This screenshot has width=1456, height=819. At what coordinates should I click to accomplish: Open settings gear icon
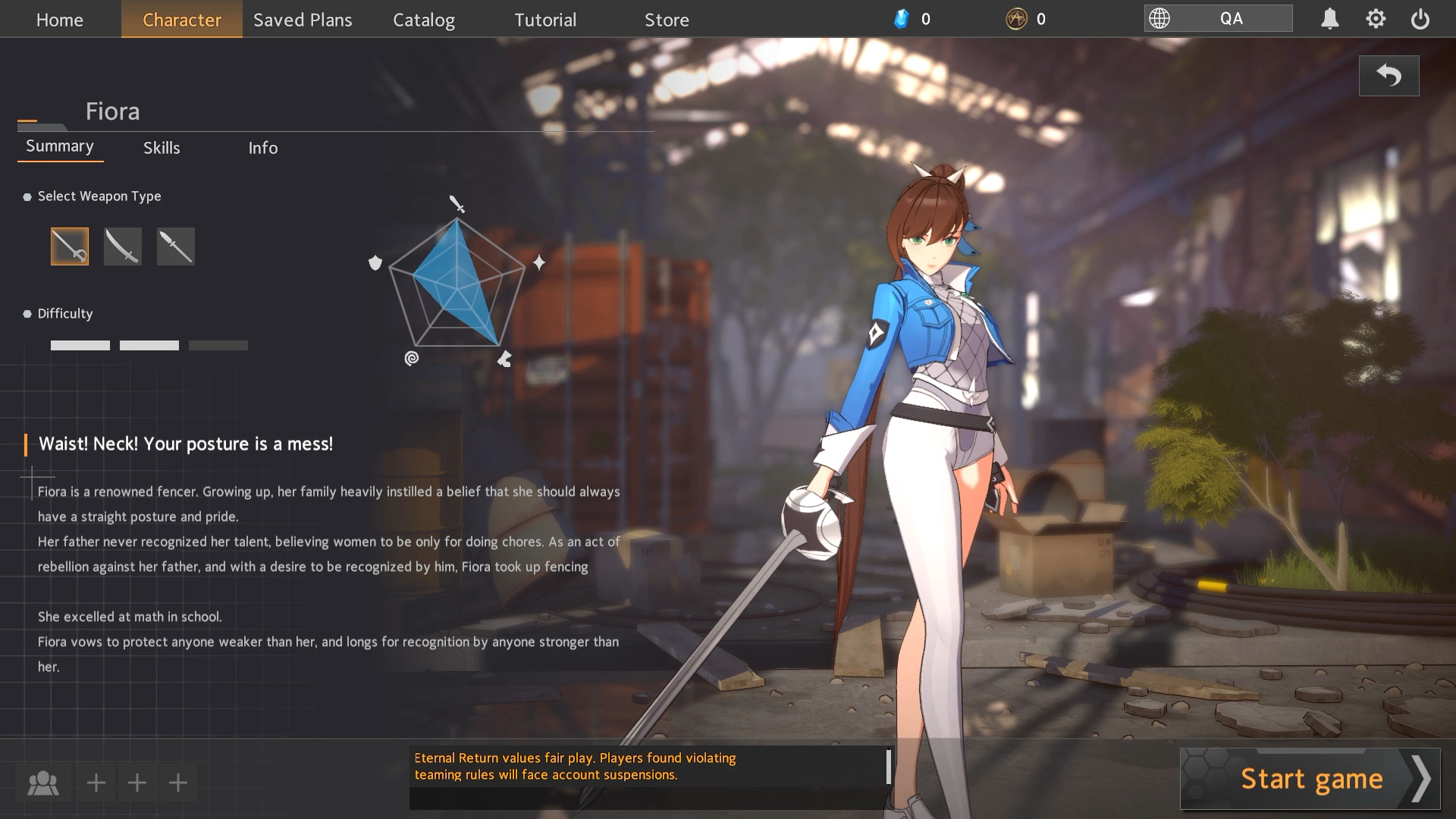point(1376,19)
